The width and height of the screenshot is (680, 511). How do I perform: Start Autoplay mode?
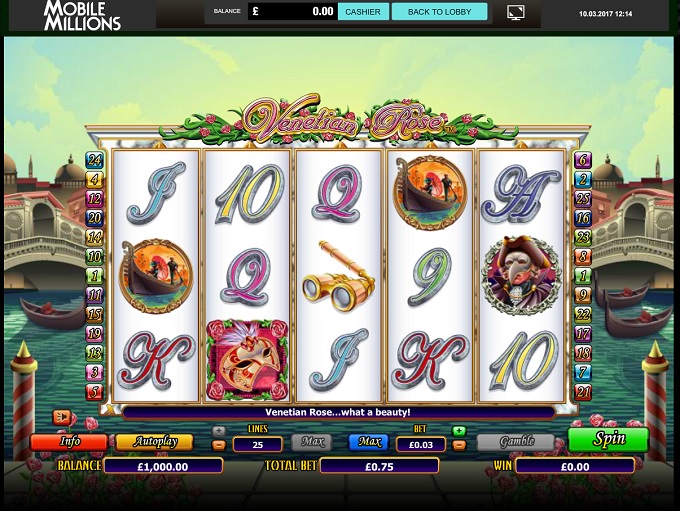tap(153, 441)
